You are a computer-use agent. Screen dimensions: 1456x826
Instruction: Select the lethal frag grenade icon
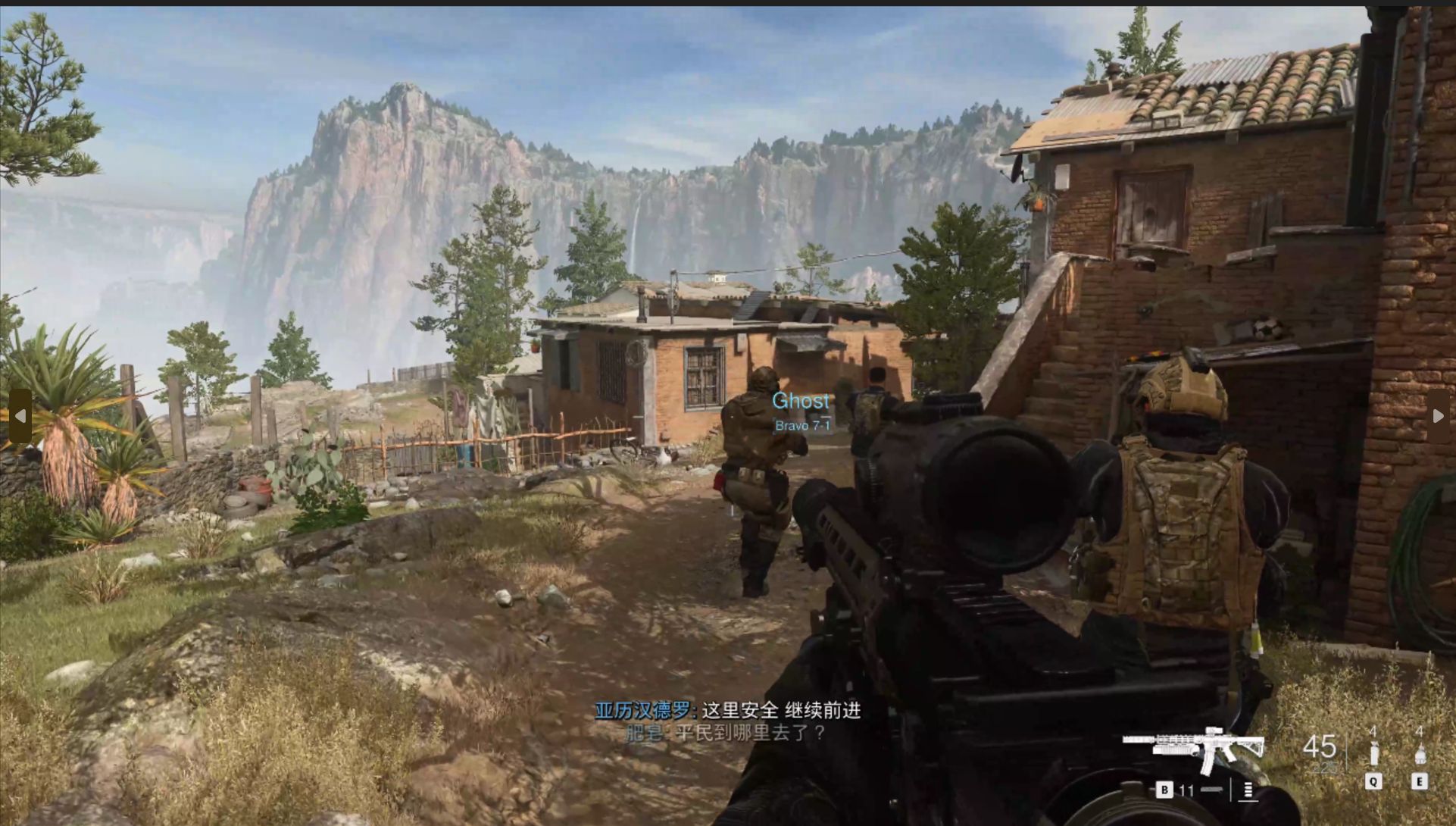click(1420, 753)
